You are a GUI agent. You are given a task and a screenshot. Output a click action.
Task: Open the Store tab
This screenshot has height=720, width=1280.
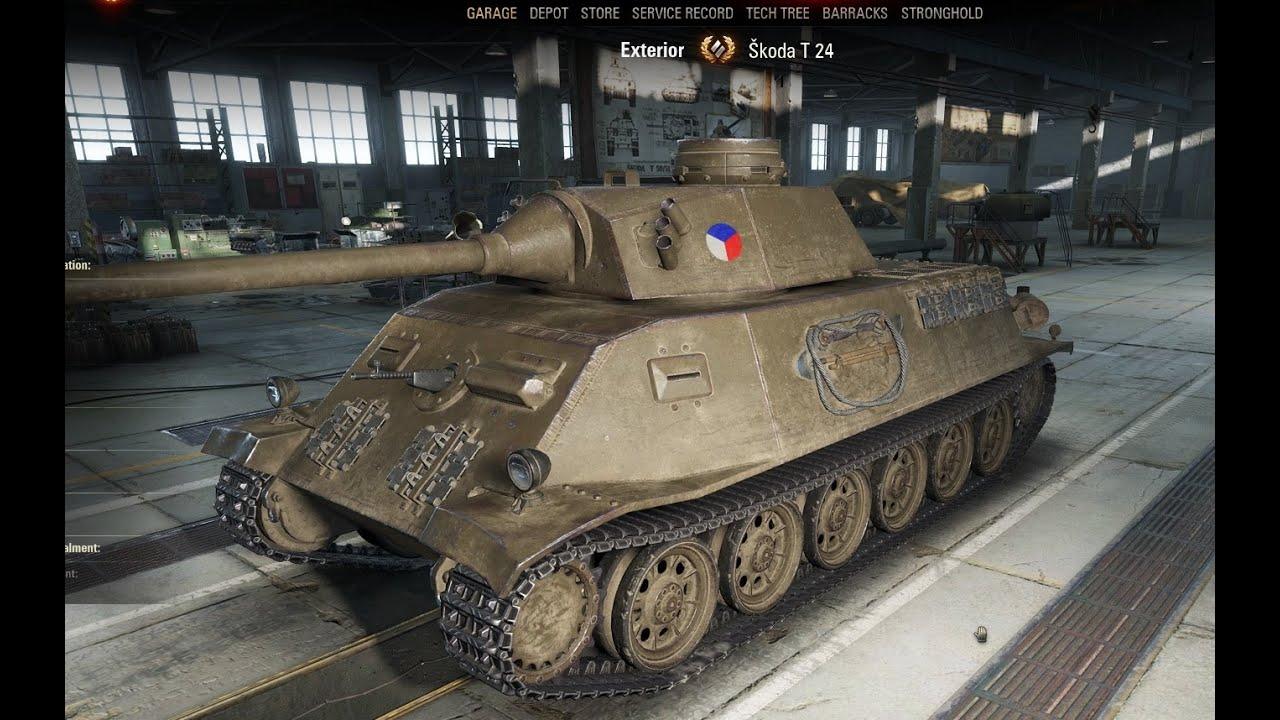600,13
